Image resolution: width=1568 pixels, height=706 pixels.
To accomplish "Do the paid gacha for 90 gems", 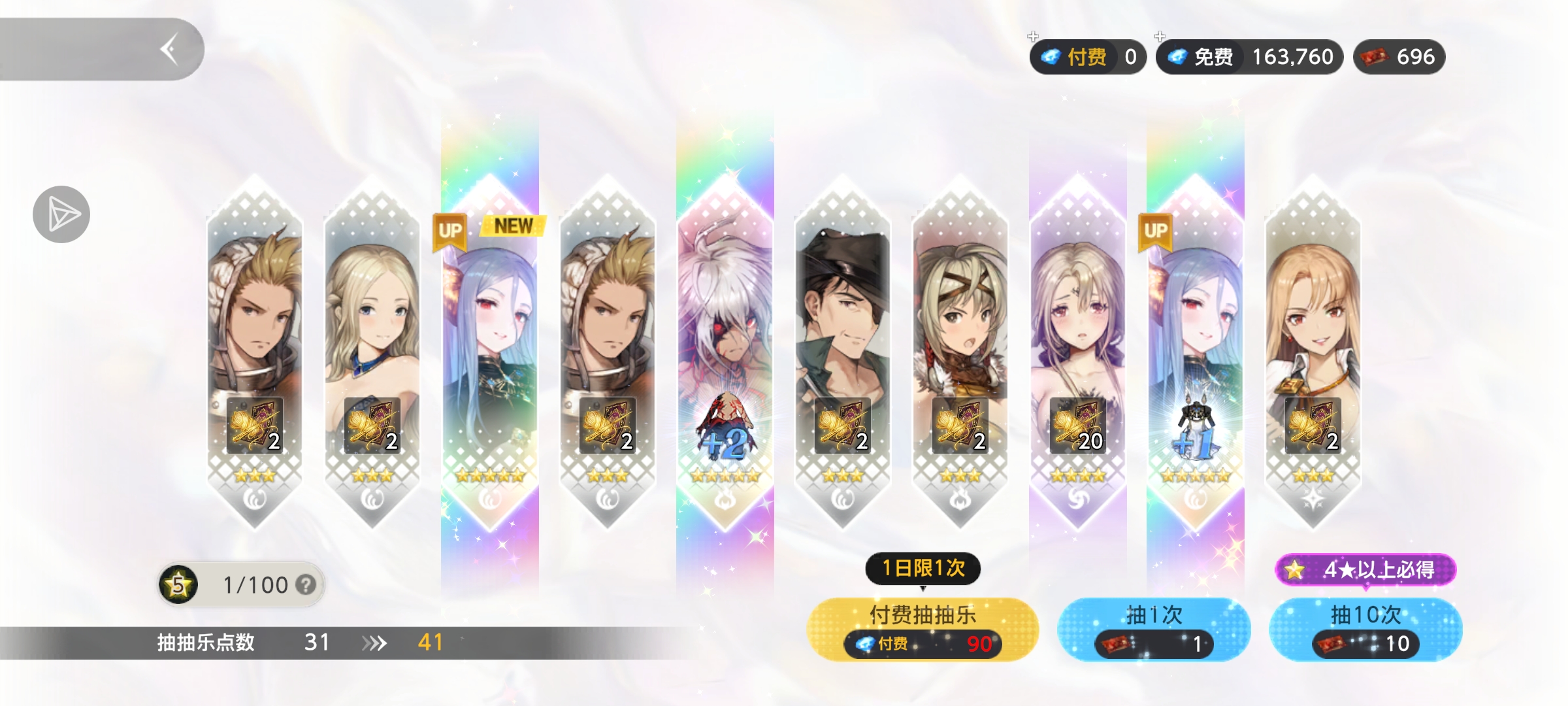I will tap(922, 629).
